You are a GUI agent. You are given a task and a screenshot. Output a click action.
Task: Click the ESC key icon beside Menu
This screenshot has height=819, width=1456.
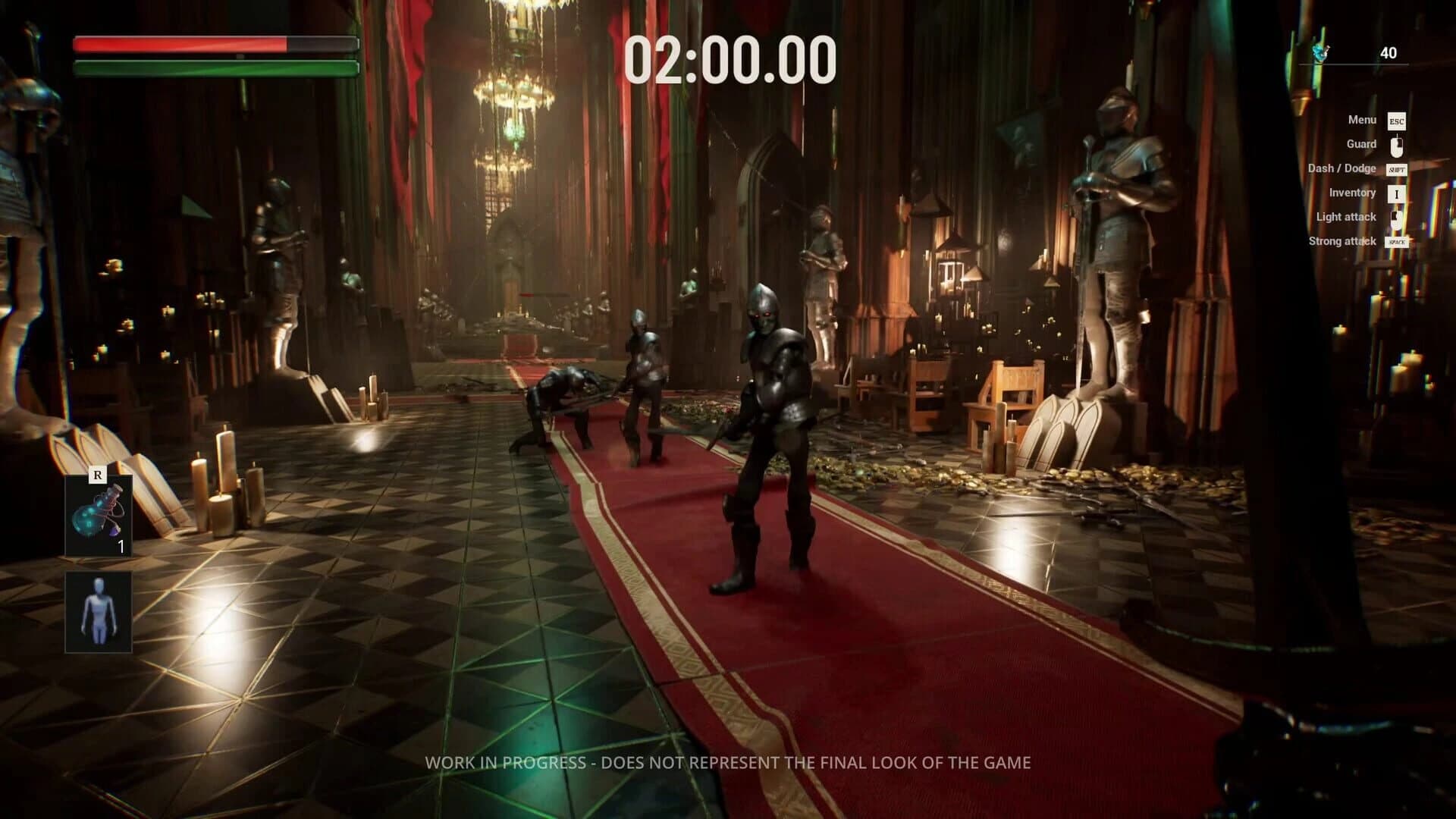coord(1398,120)
